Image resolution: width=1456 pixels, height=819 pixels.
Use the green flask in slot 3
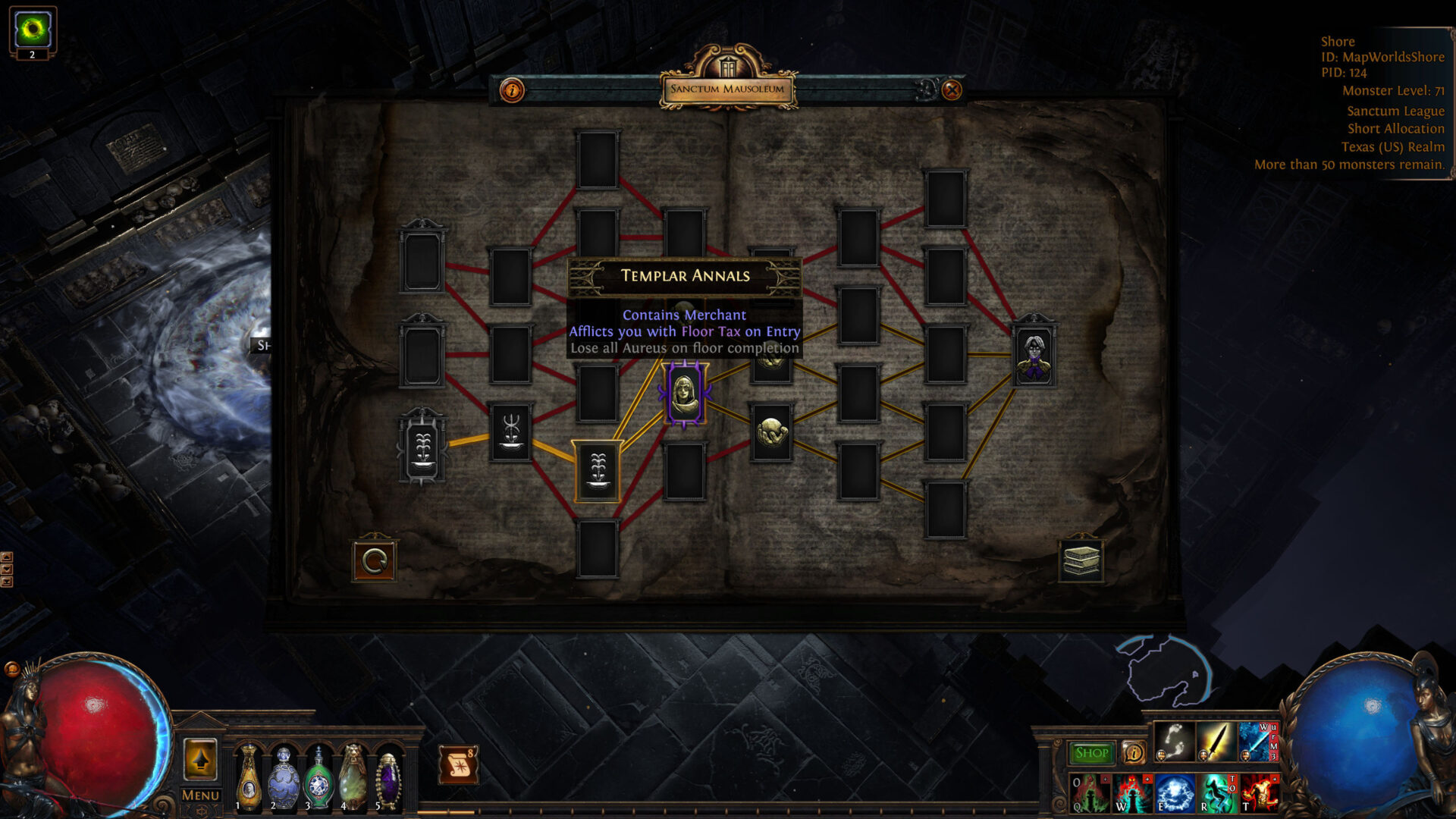318,778
